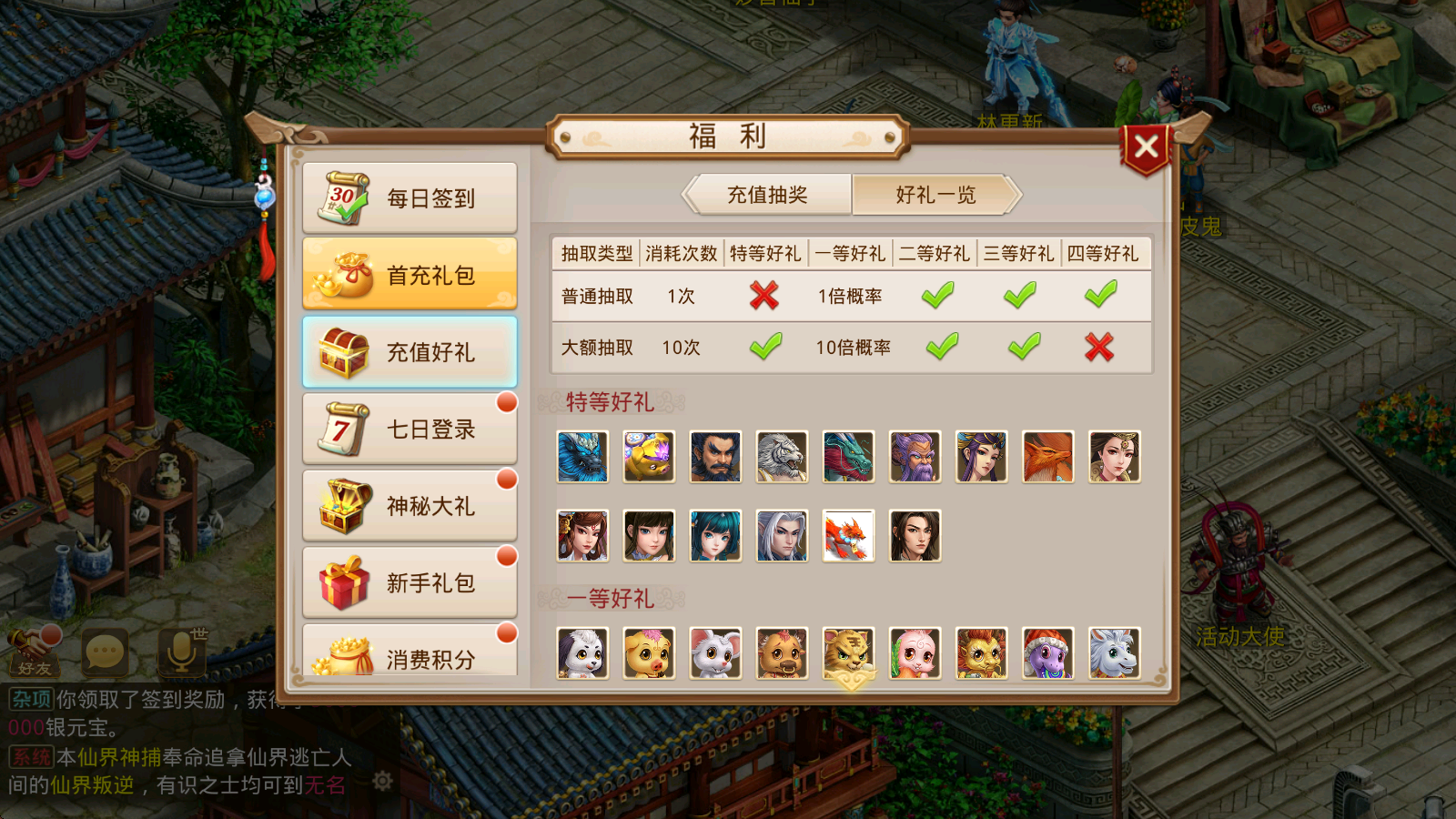This screenshot has height=819, width=1456.
Task: Claim the 新手礼包 newbie gift pack
Action: (x=409, y=581)
